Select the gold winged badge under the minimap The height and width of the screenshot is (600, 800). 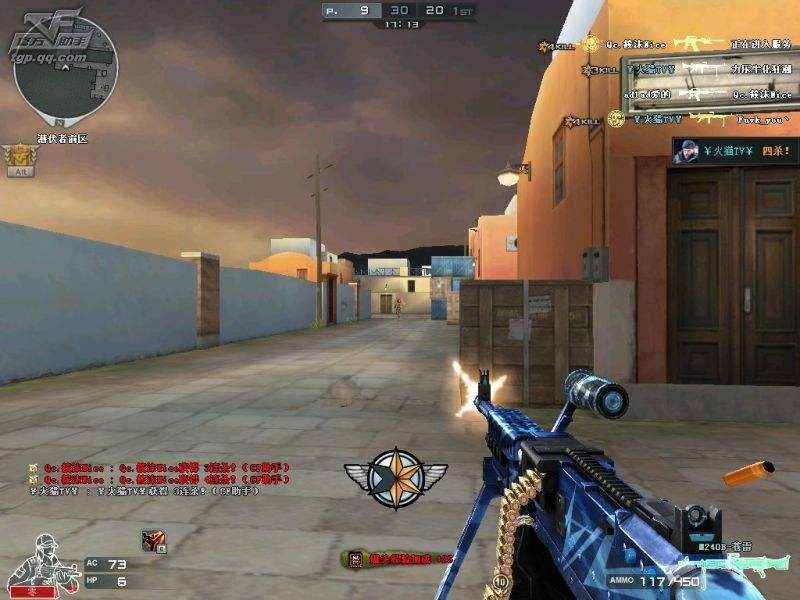coord(20,156)
